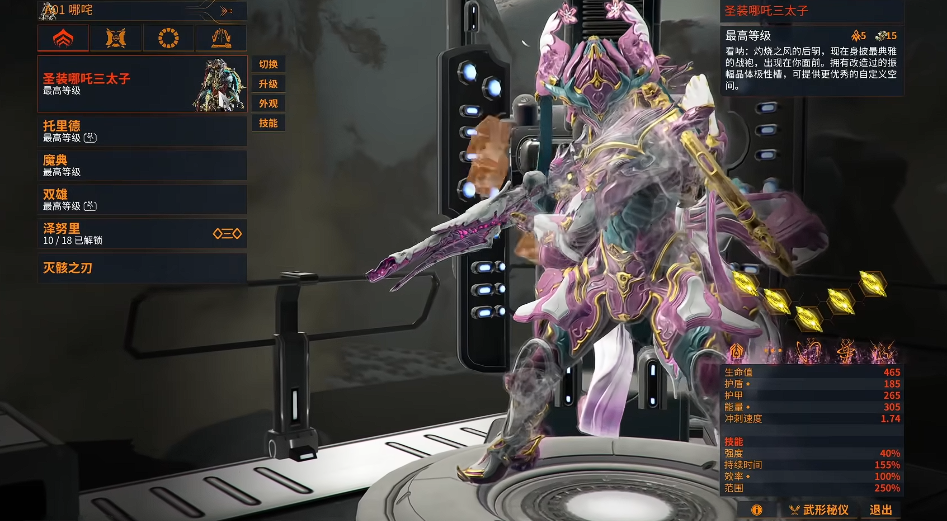Click the orange info icon button
Screen dimensions: 947x521
[x=757, y=510]
